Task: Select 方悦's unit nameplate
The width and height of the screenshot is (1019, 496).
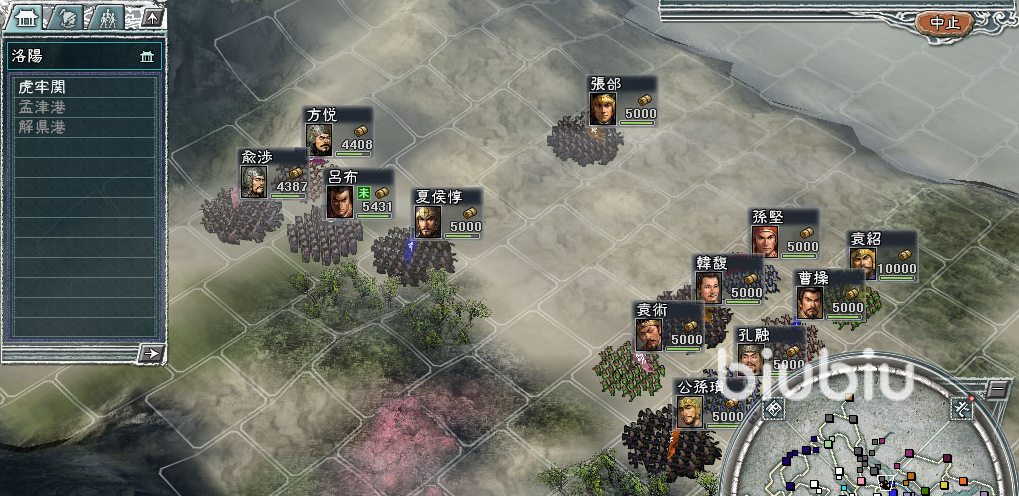Action: point(338,132)
